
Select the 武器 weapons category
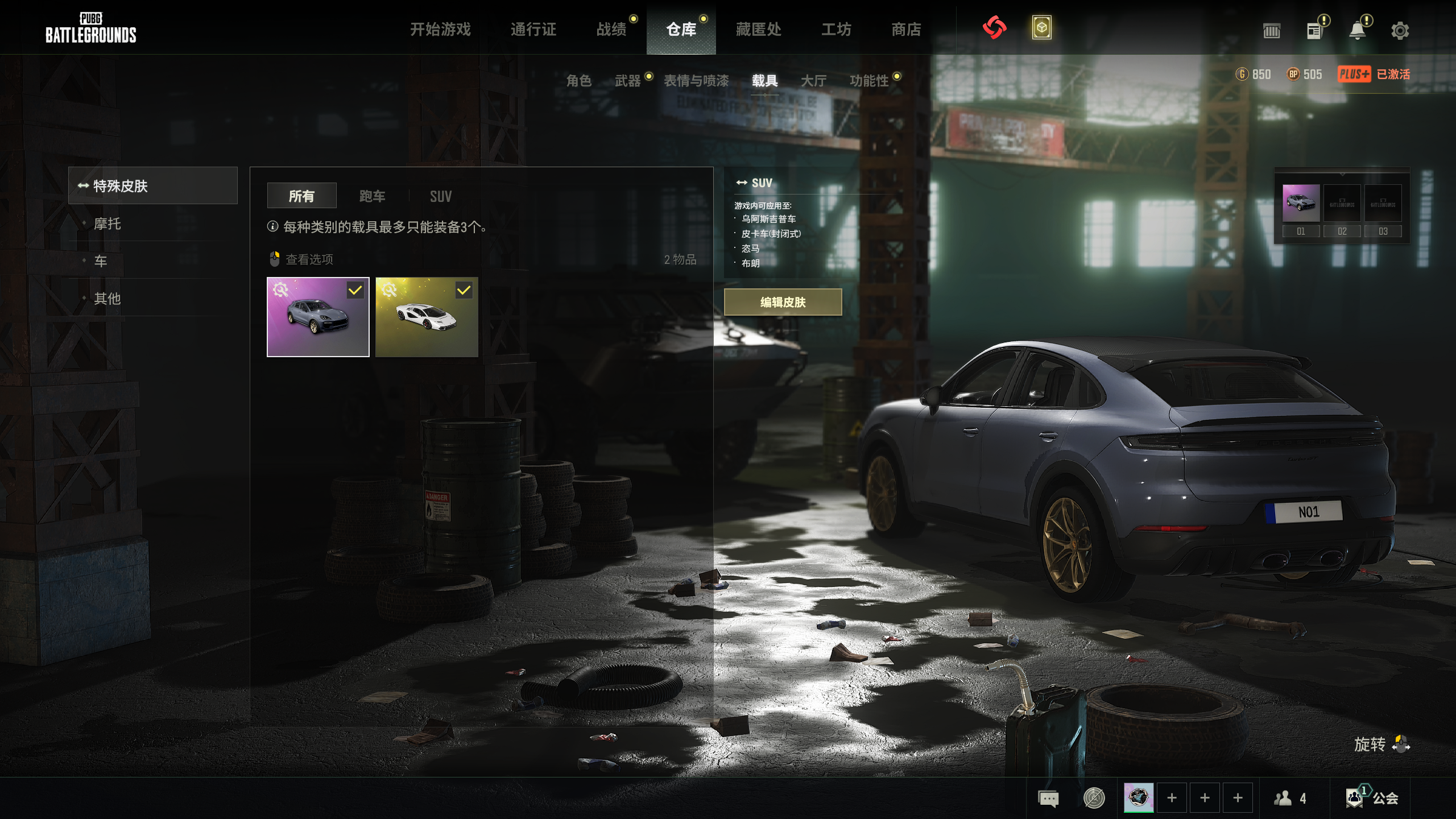click(627, 81)
